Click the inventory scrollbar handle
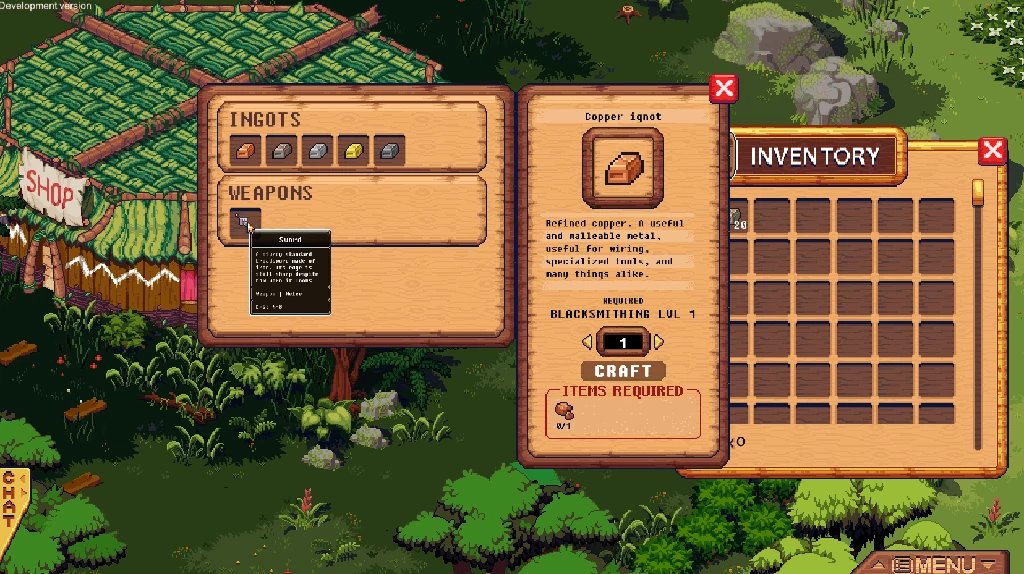Viewport: 1024px width, 574px height. point(978,192)
